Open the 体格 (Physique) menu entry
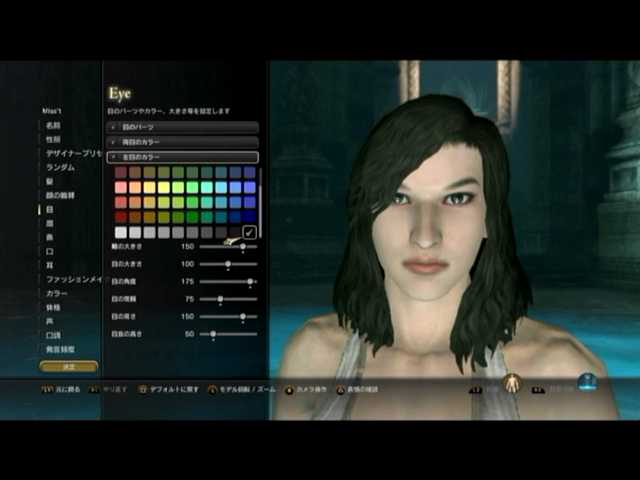 52,308
